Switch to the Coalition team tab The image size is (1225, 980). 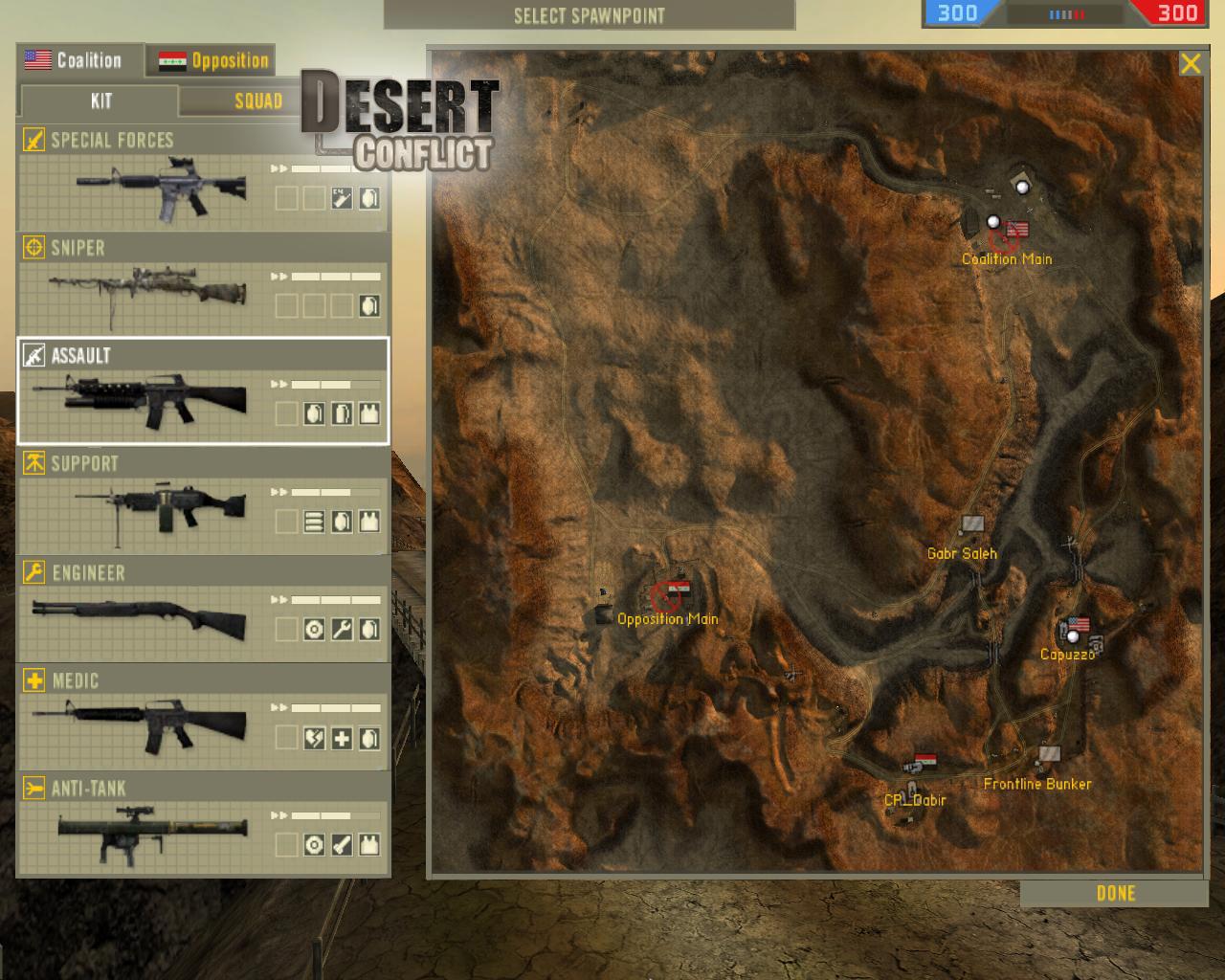click(x=78, y=60)
